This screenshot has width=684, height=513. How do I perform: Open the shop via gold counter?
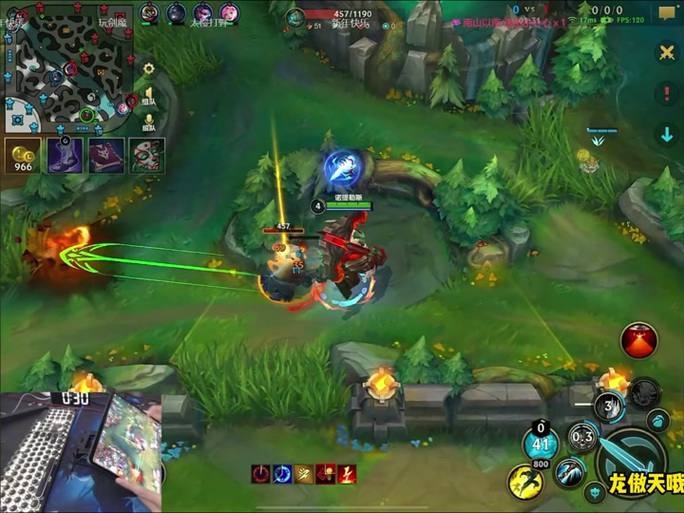(22, 156)
